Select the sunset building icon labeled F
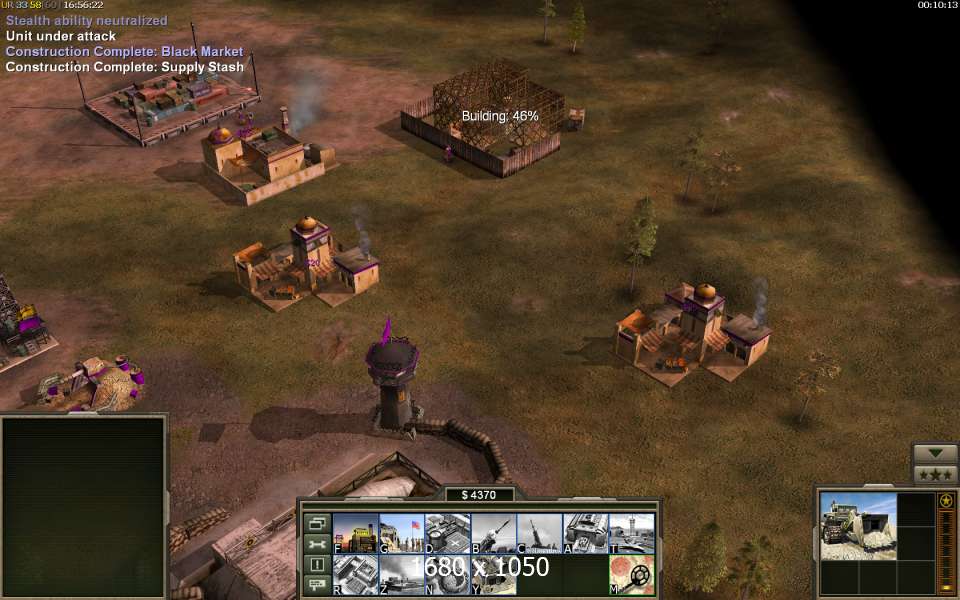 click(x=355, y=533)
